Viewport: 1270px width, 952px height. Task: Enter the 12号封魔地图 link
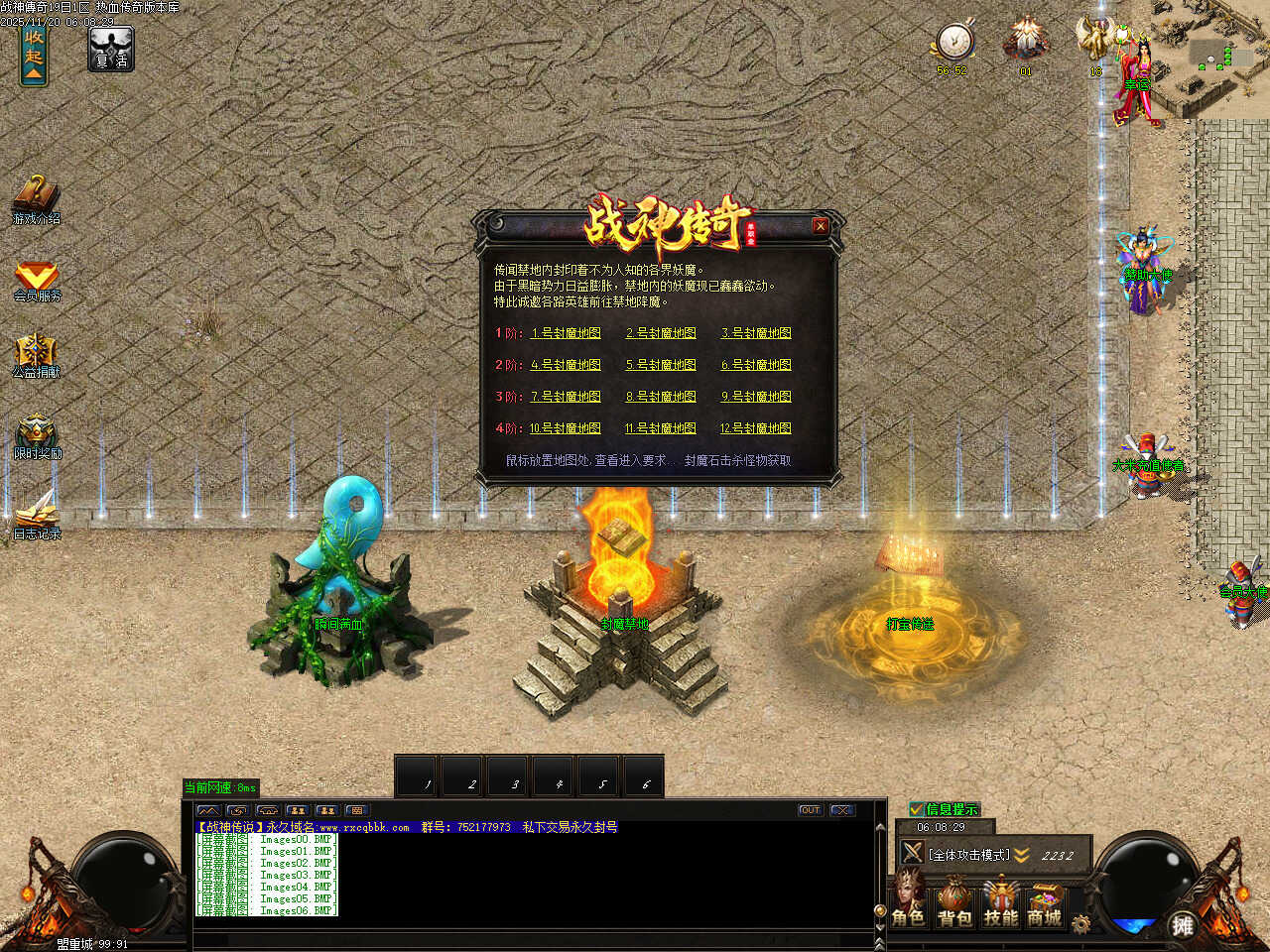[x=756, y=428]
